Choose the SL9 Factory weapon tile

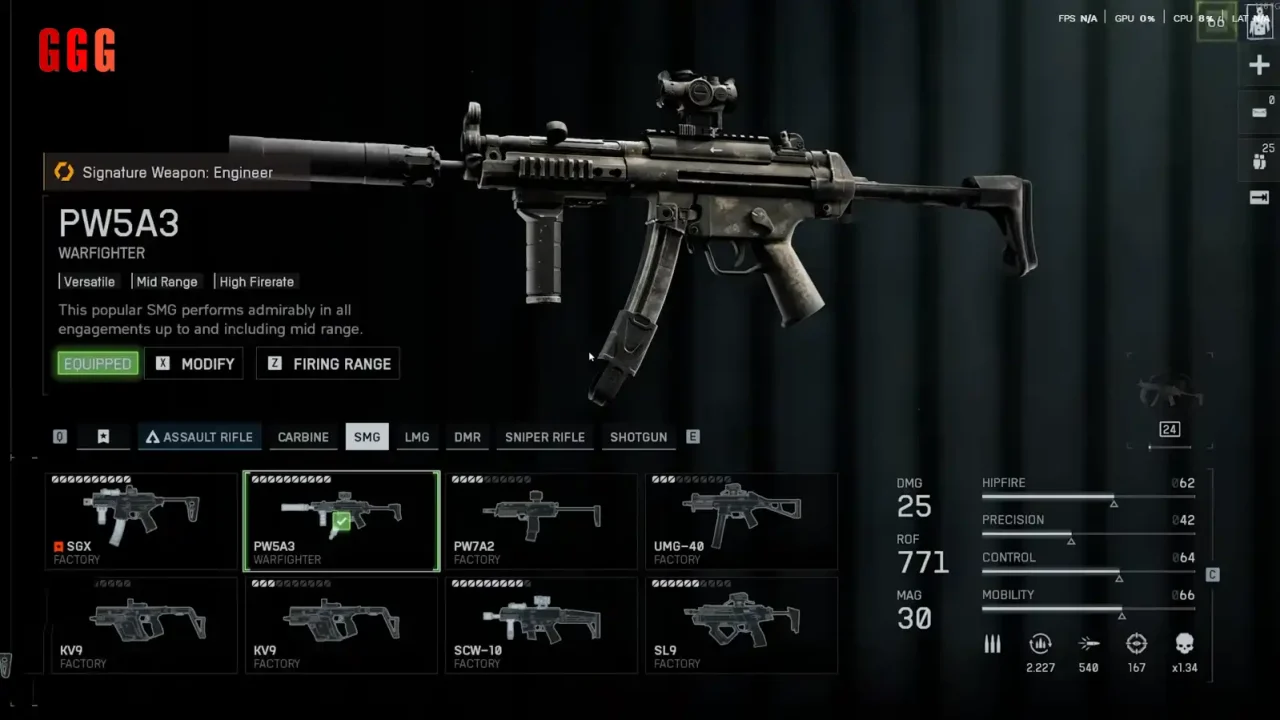point(741,625)
